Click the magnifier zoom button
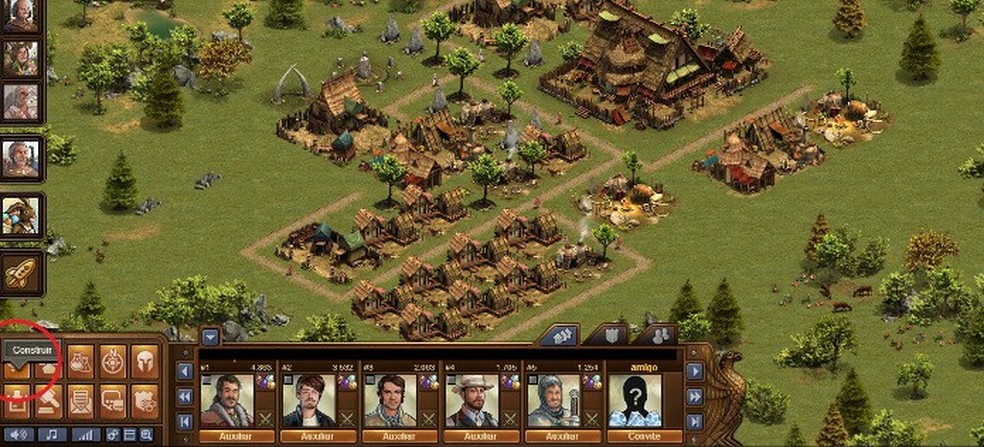The image size is (984, 447). (146, 434)
